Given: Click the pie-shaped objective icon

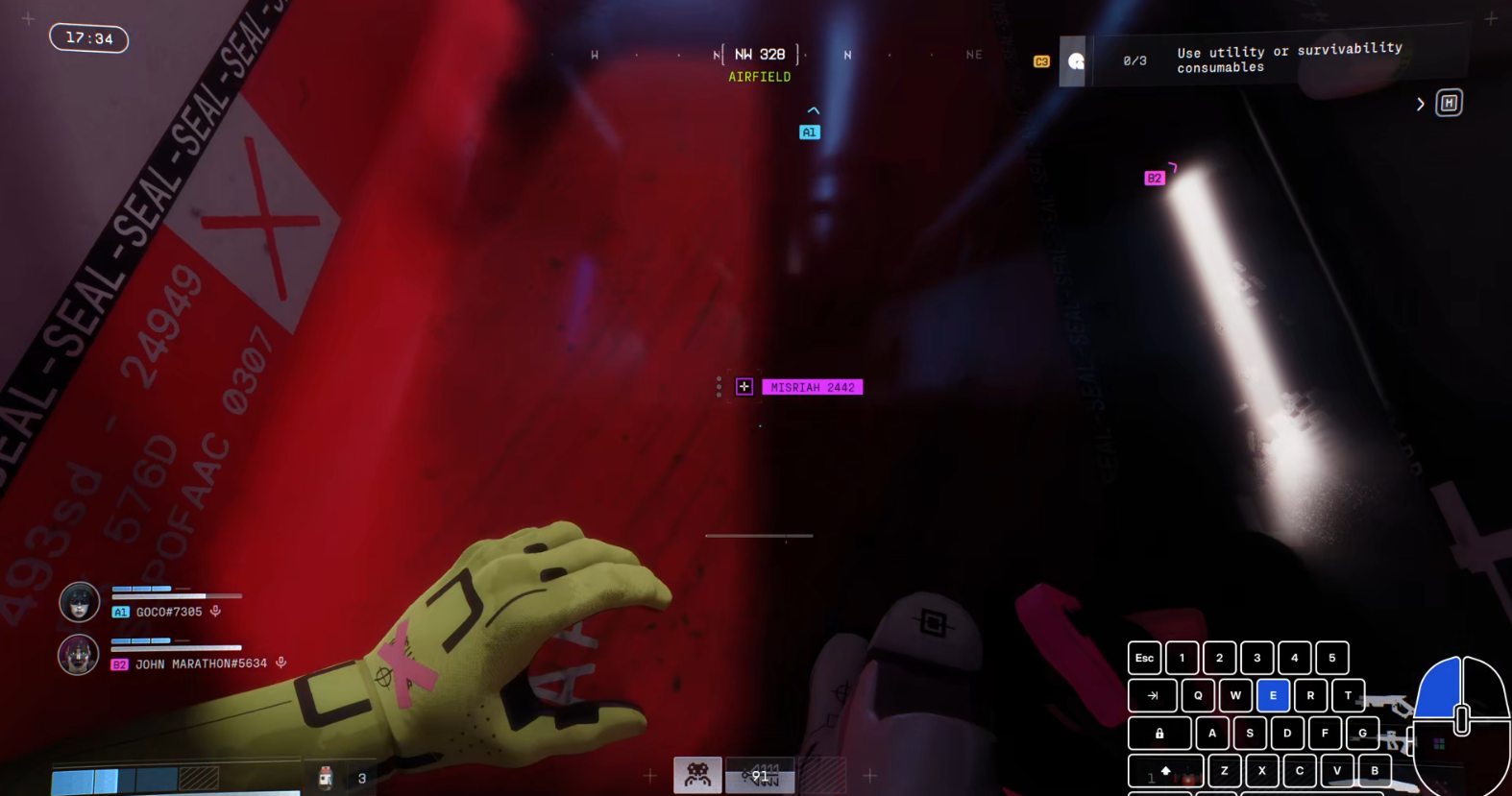Looking at the screenshot, I should pos(1075,61).
